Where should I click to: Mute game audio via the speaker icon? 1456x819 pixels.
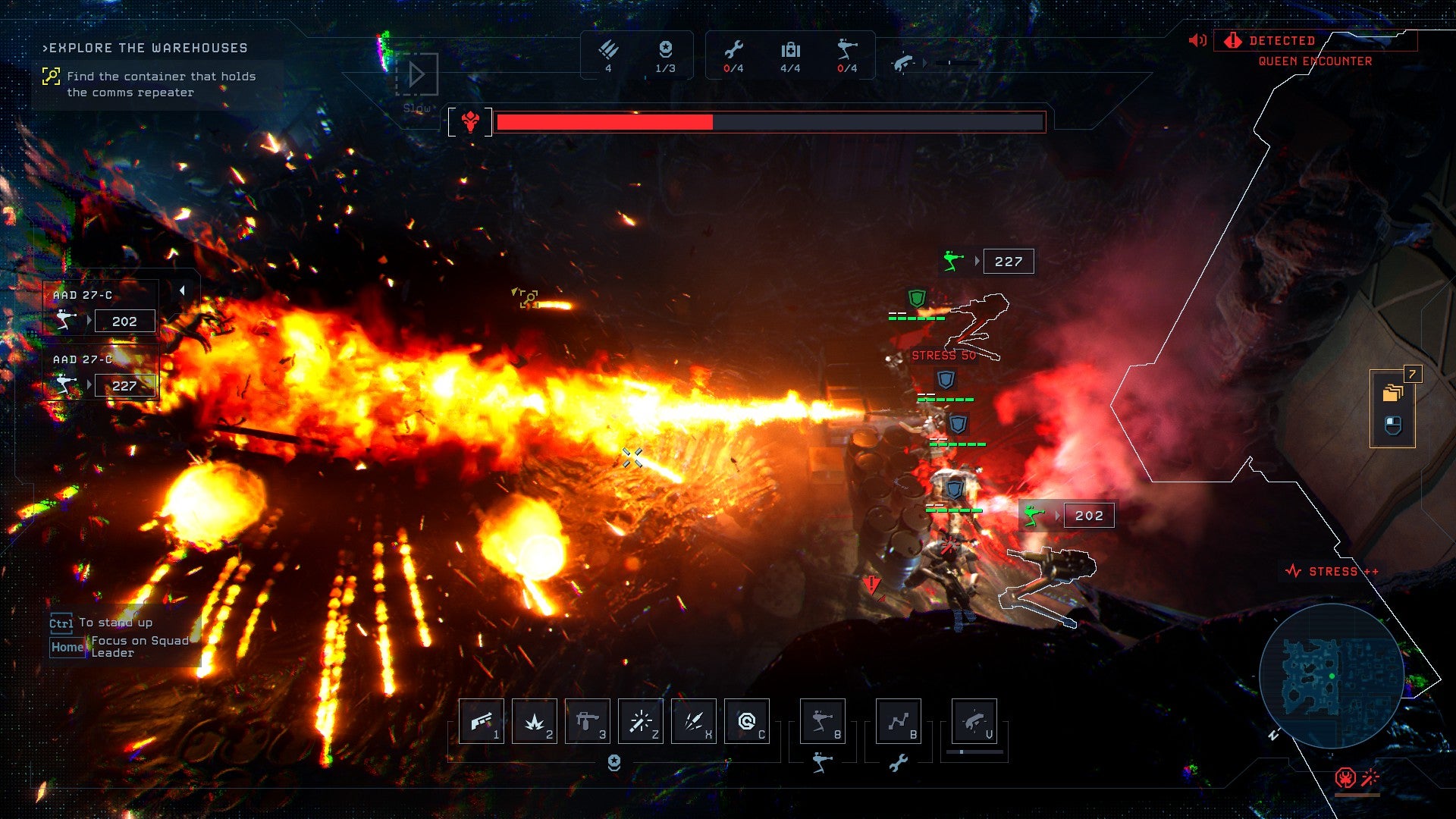tap(1197, 41)
